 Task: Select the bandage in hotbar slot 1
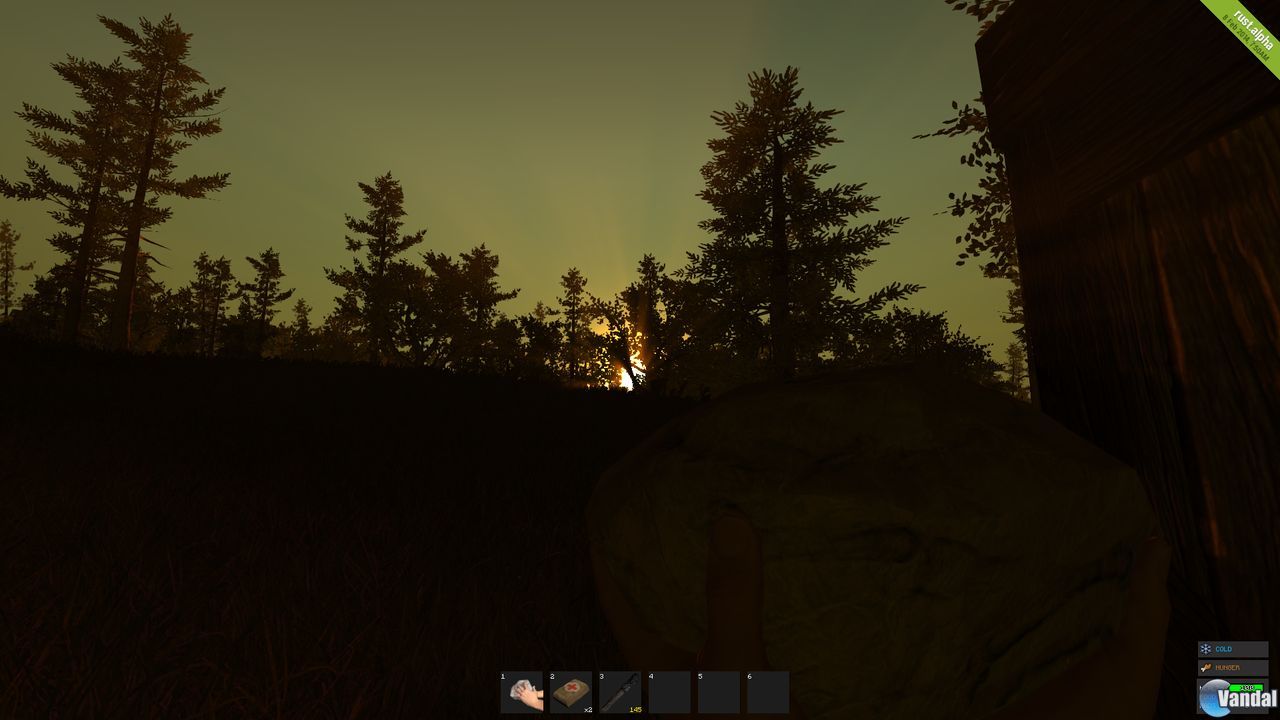[x=522, y=692]
